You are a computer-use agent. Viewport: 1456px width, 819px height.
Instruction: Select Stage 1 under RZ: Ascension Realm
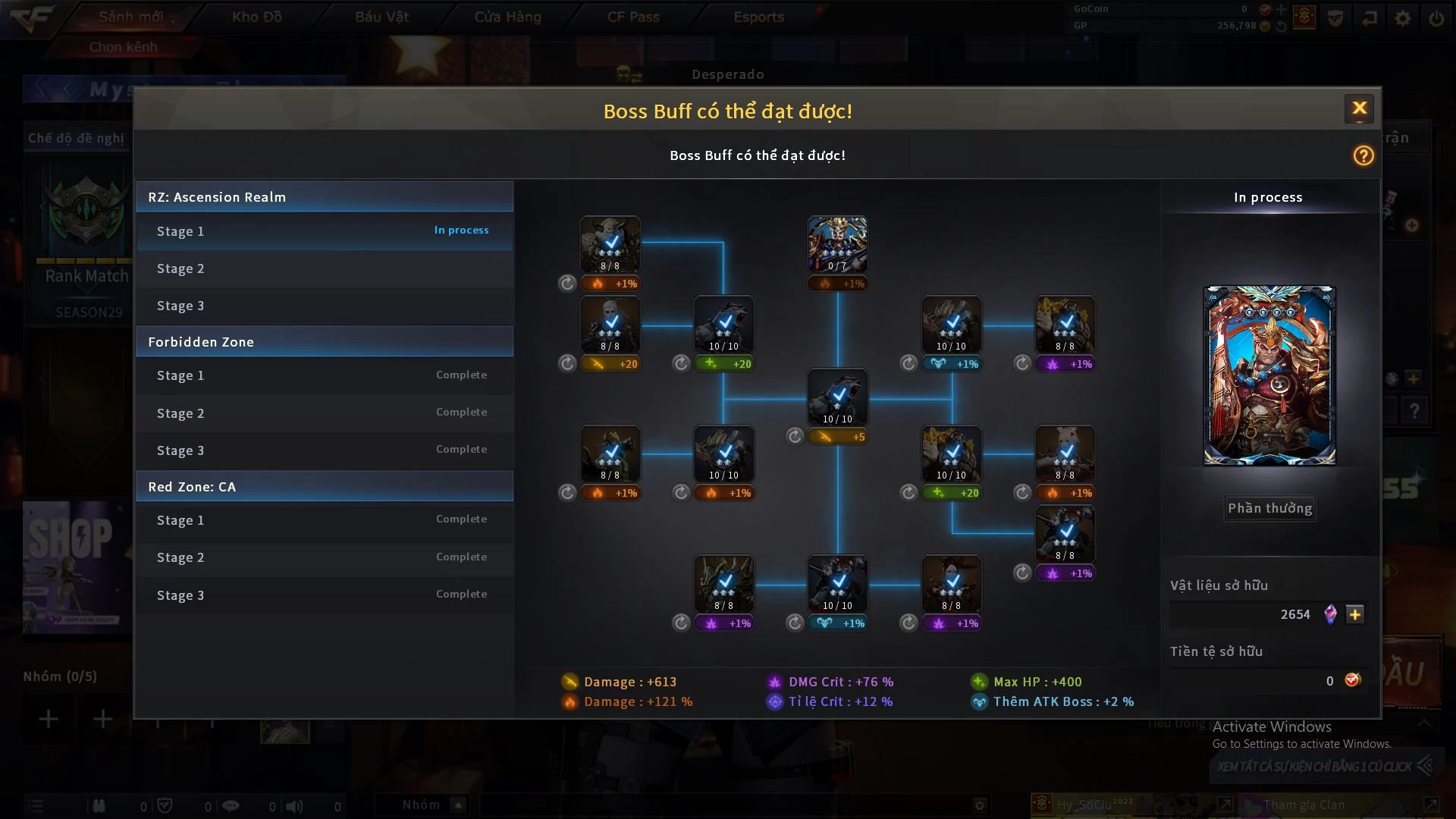[x=324, y=231]
